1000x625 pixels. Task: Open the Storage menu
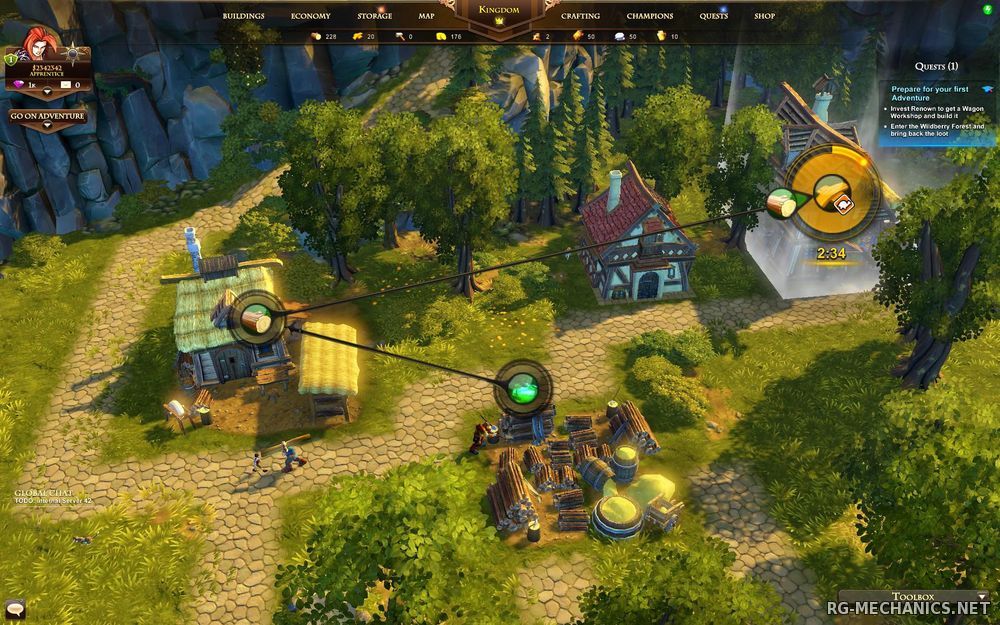pyautogui.click(x=375, y=16)
